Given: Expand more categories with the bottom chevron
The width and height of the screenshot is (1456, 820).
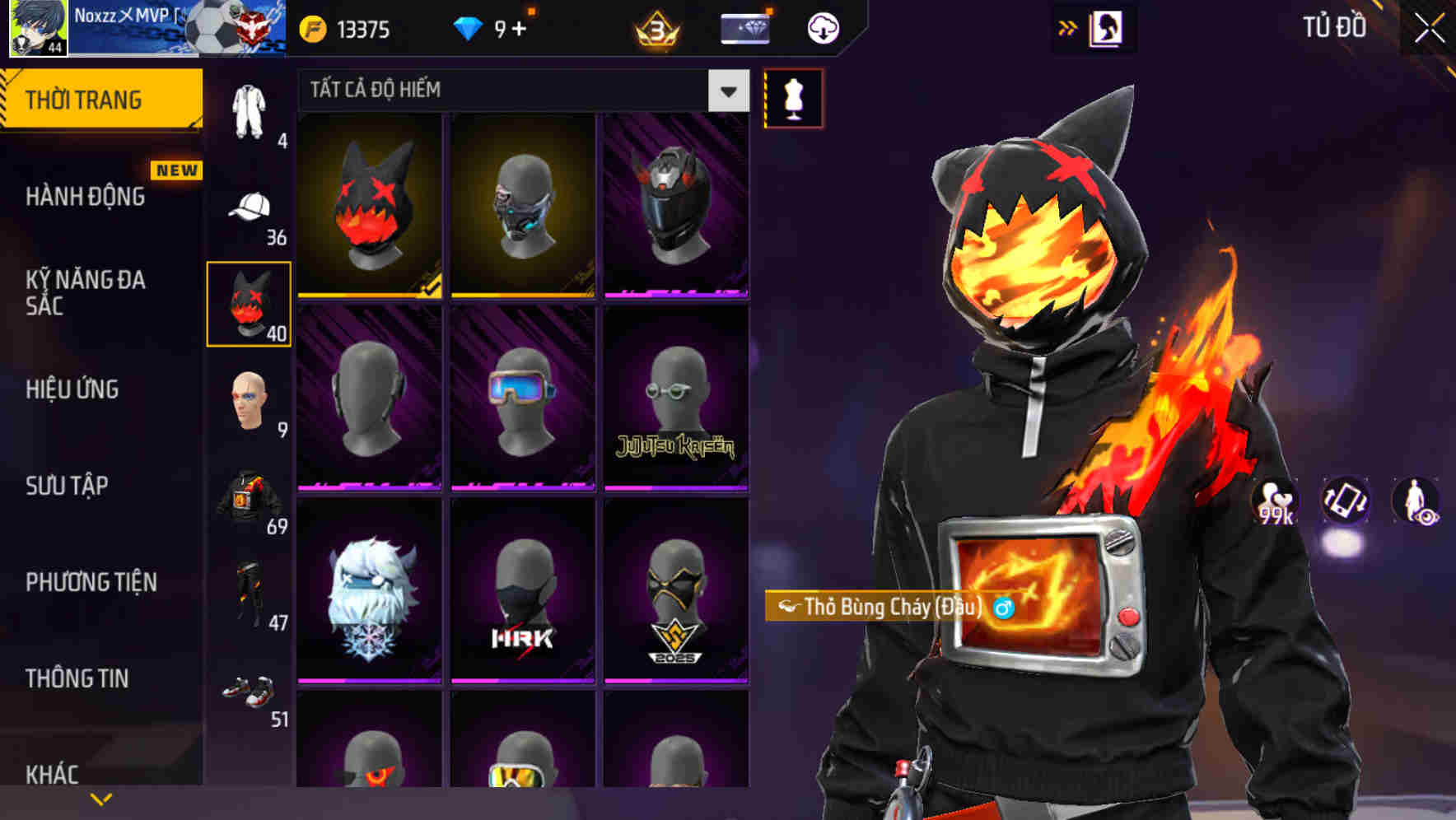Looking at the screenshot, I should coord(100,797).
